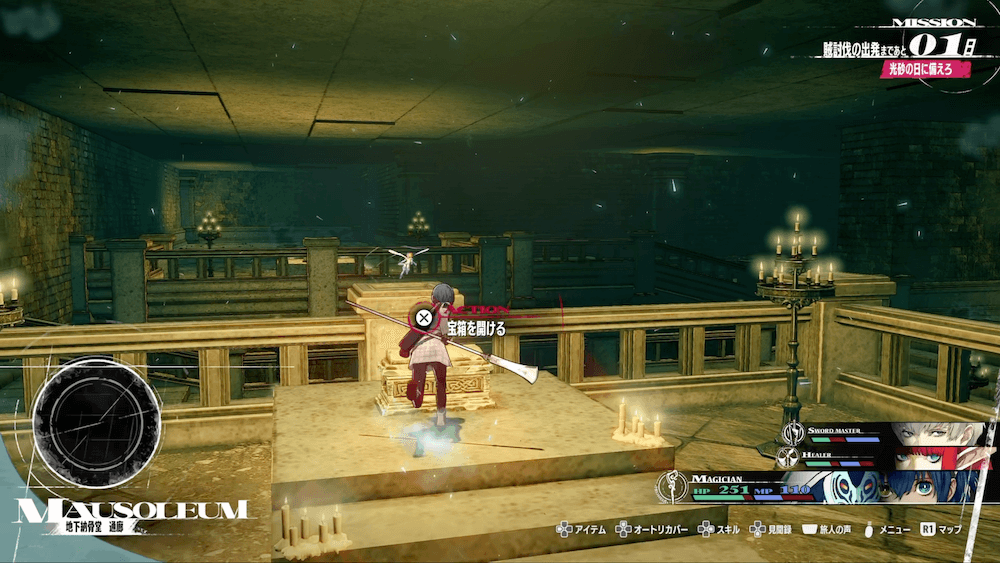This screenshot has height=563, width=1000.
Task: Click the Magician archetype emblem icon
Action: click(x=670, y=487)
